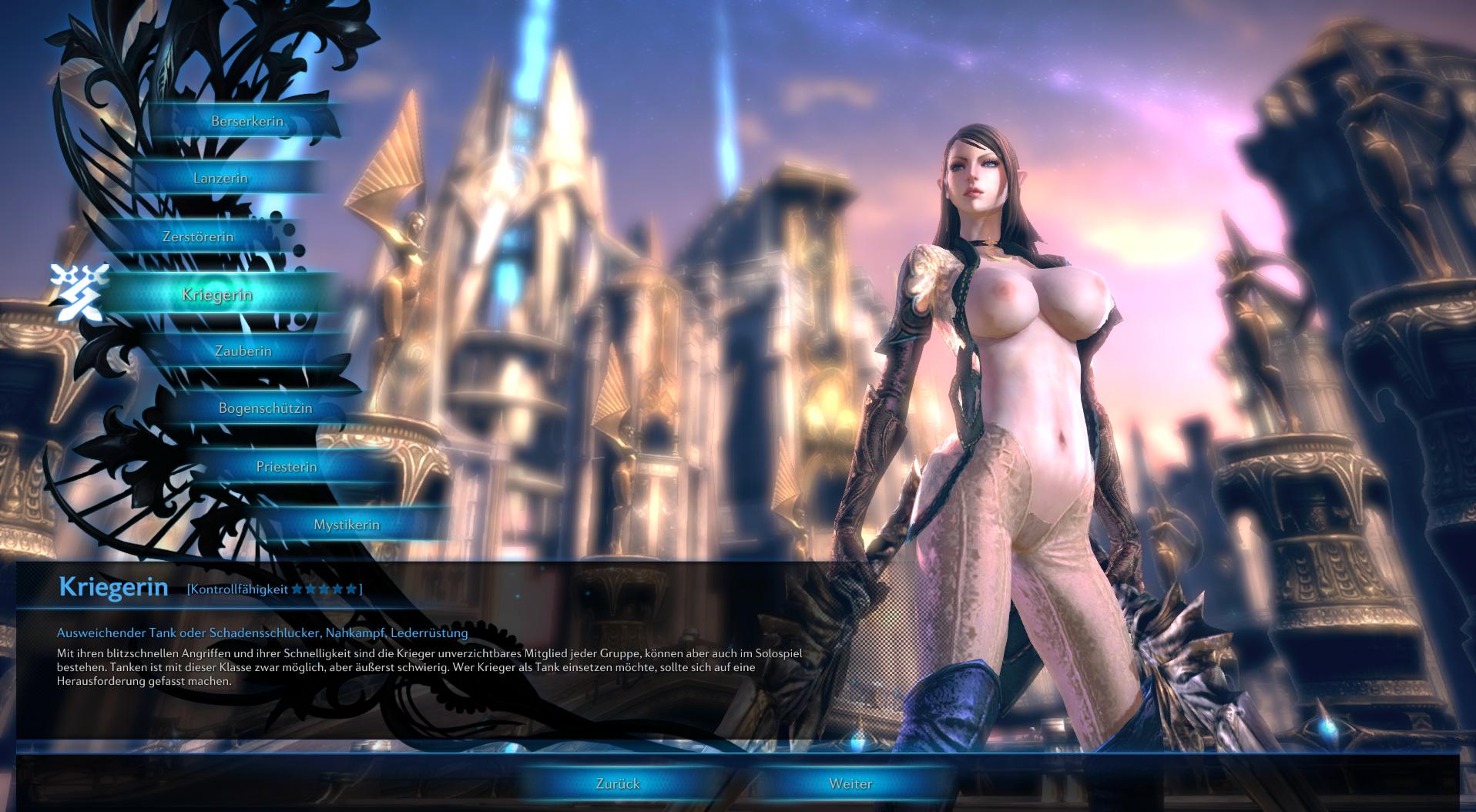Go back with the Zurück button

coord(618,783)
